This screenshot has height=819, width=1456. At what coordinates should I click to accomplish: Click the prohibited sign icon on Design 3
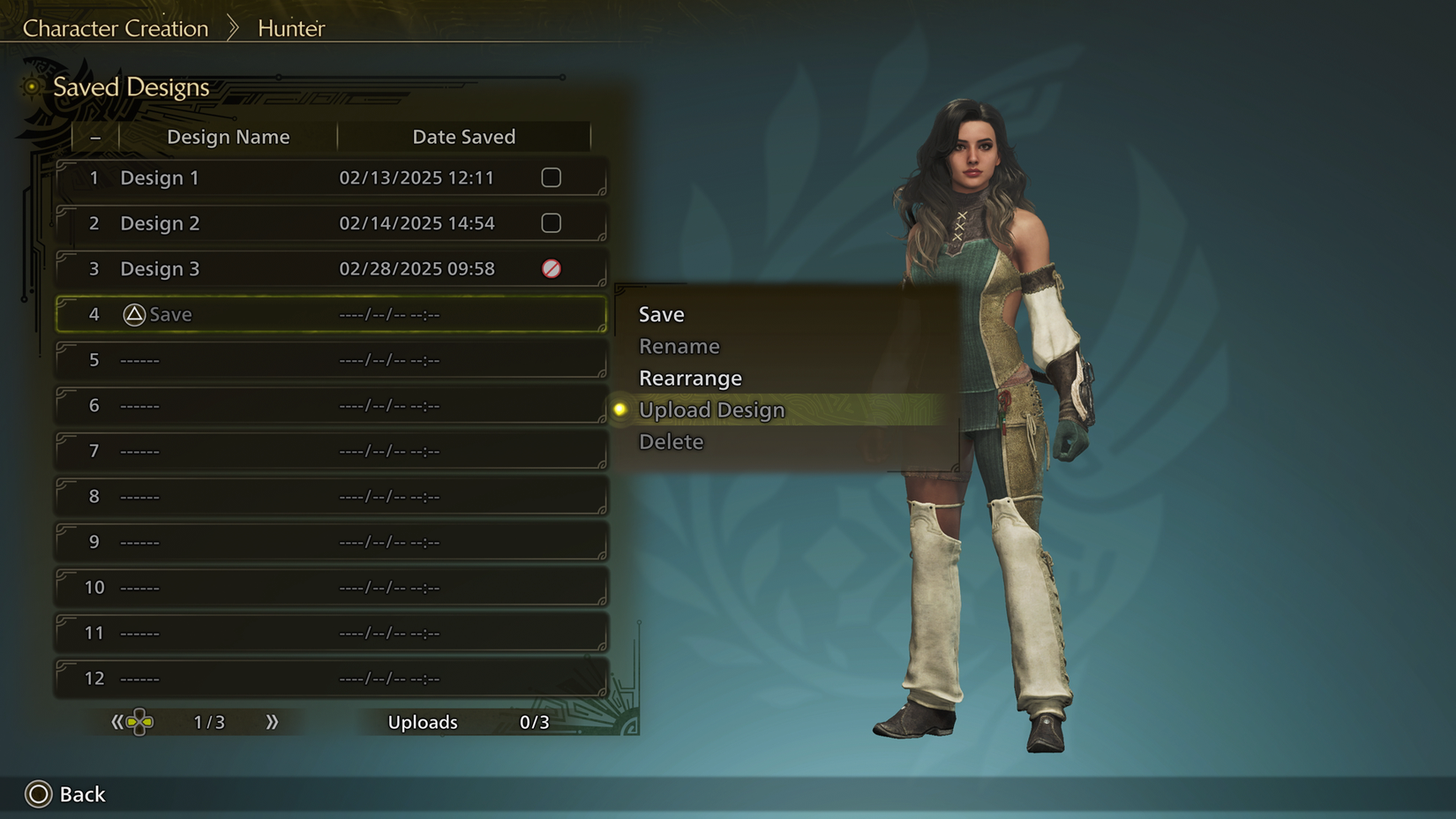click(x=551, y=269)
